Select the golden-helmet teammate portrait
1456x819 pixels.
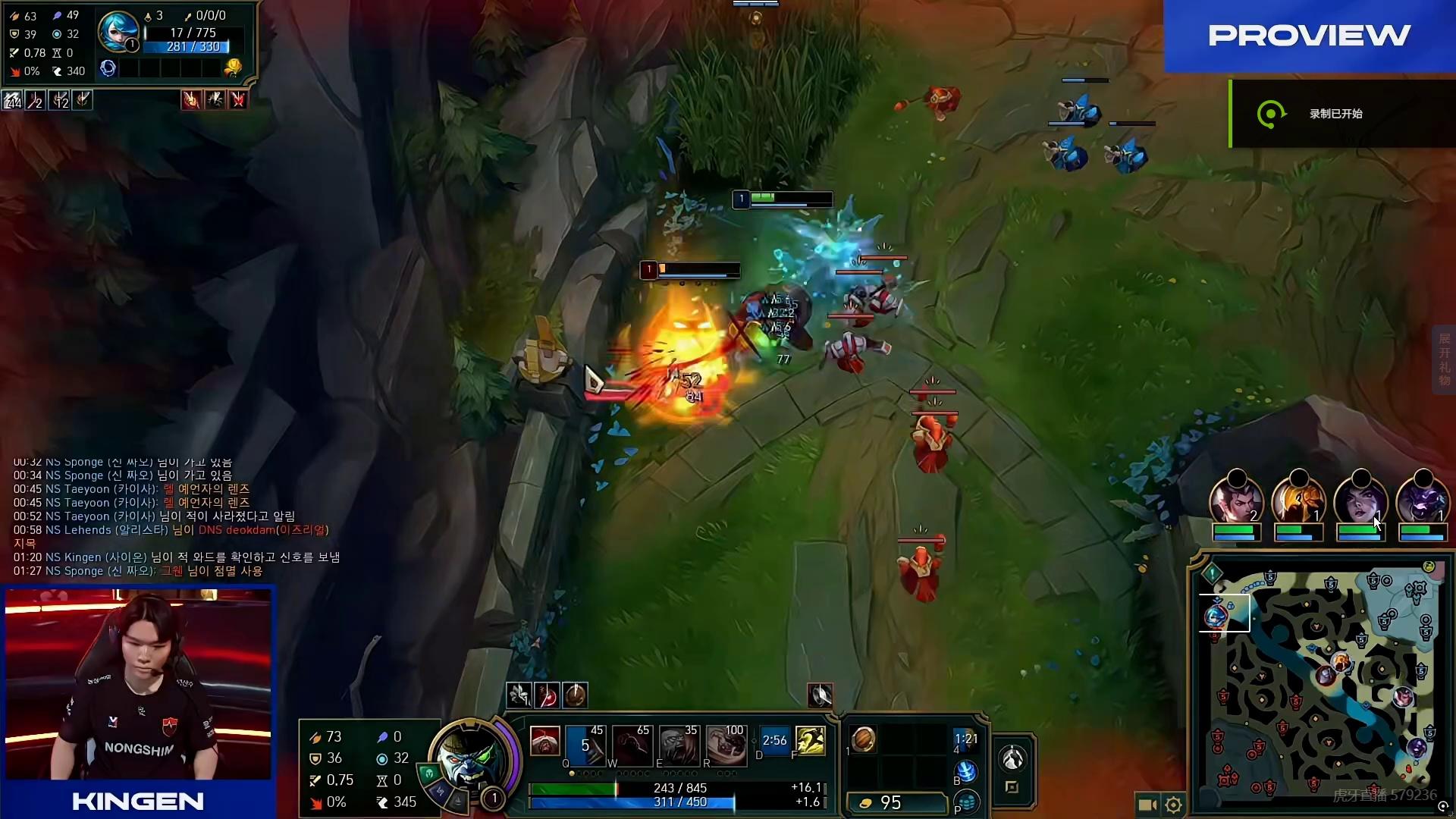(1298, 502)
